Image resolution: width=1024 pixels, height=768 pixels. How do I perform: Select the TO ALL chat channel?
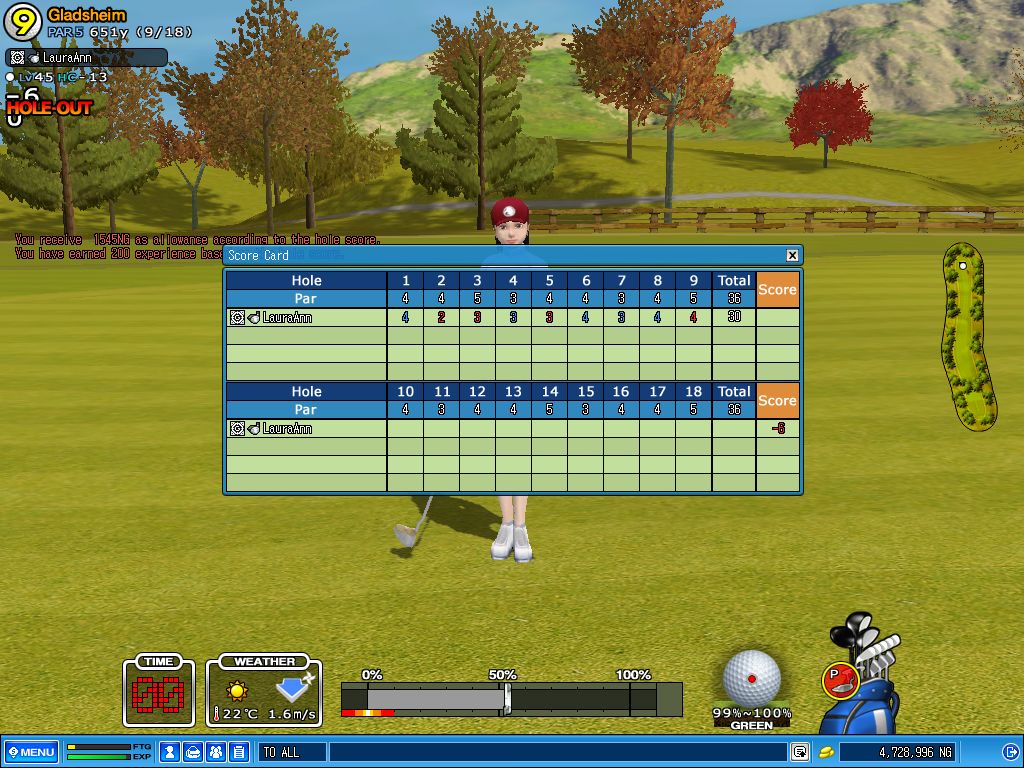290,752
